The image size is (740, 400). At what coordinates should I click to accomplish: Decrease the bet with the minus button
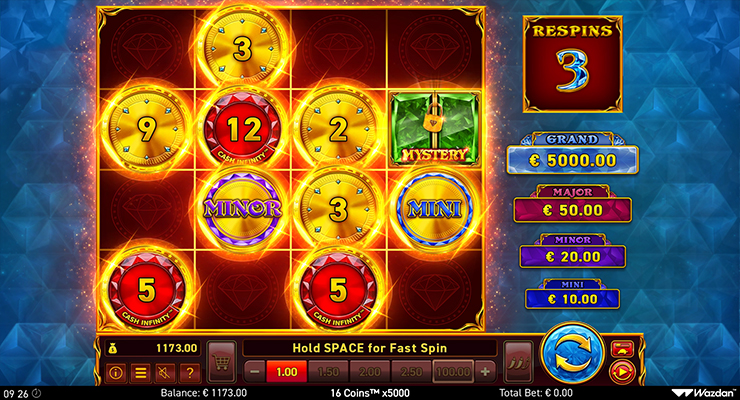(x=255, y=372)
